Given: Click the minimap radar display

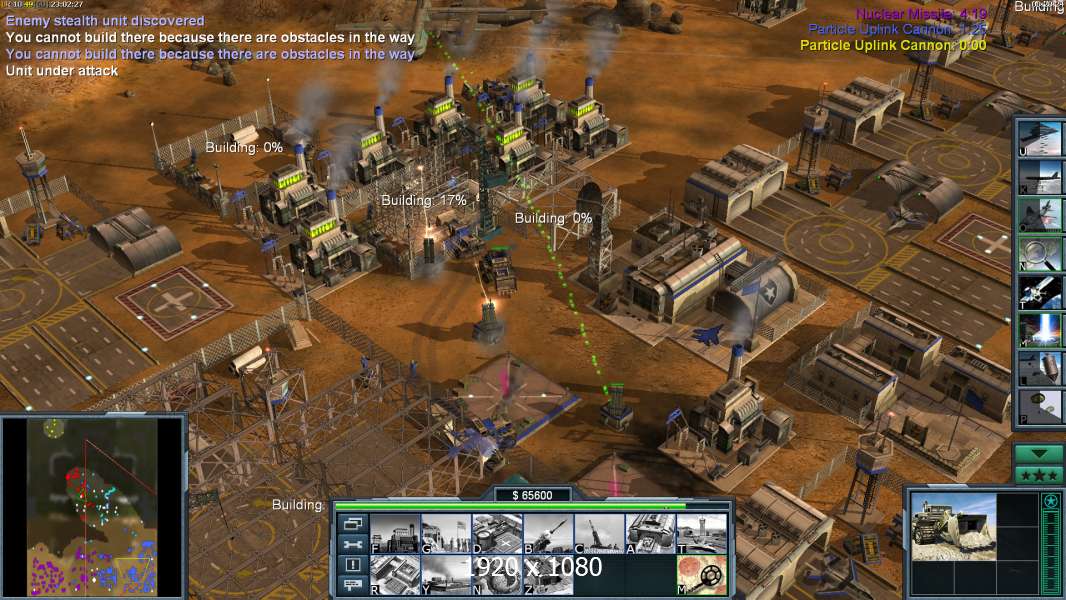Looking at the screenshot, I should tap(93, 503).
